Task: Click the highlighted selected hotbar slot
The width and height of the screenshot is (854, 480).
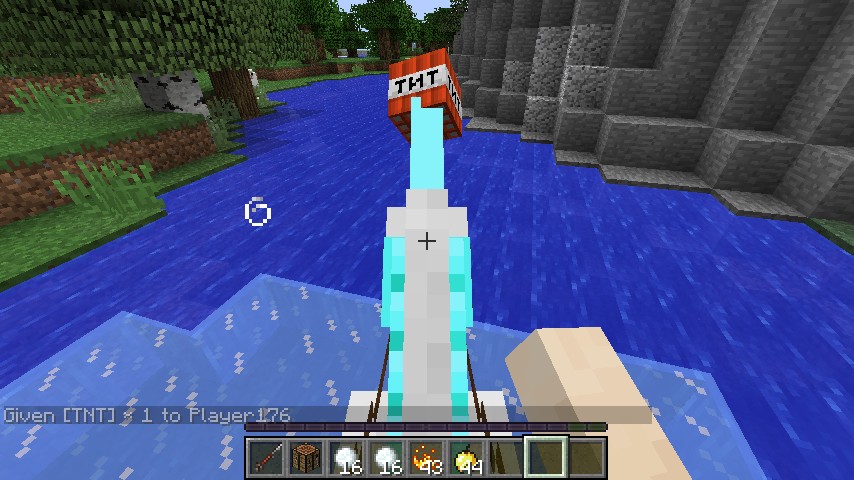Action: click(x=546, y=458)
